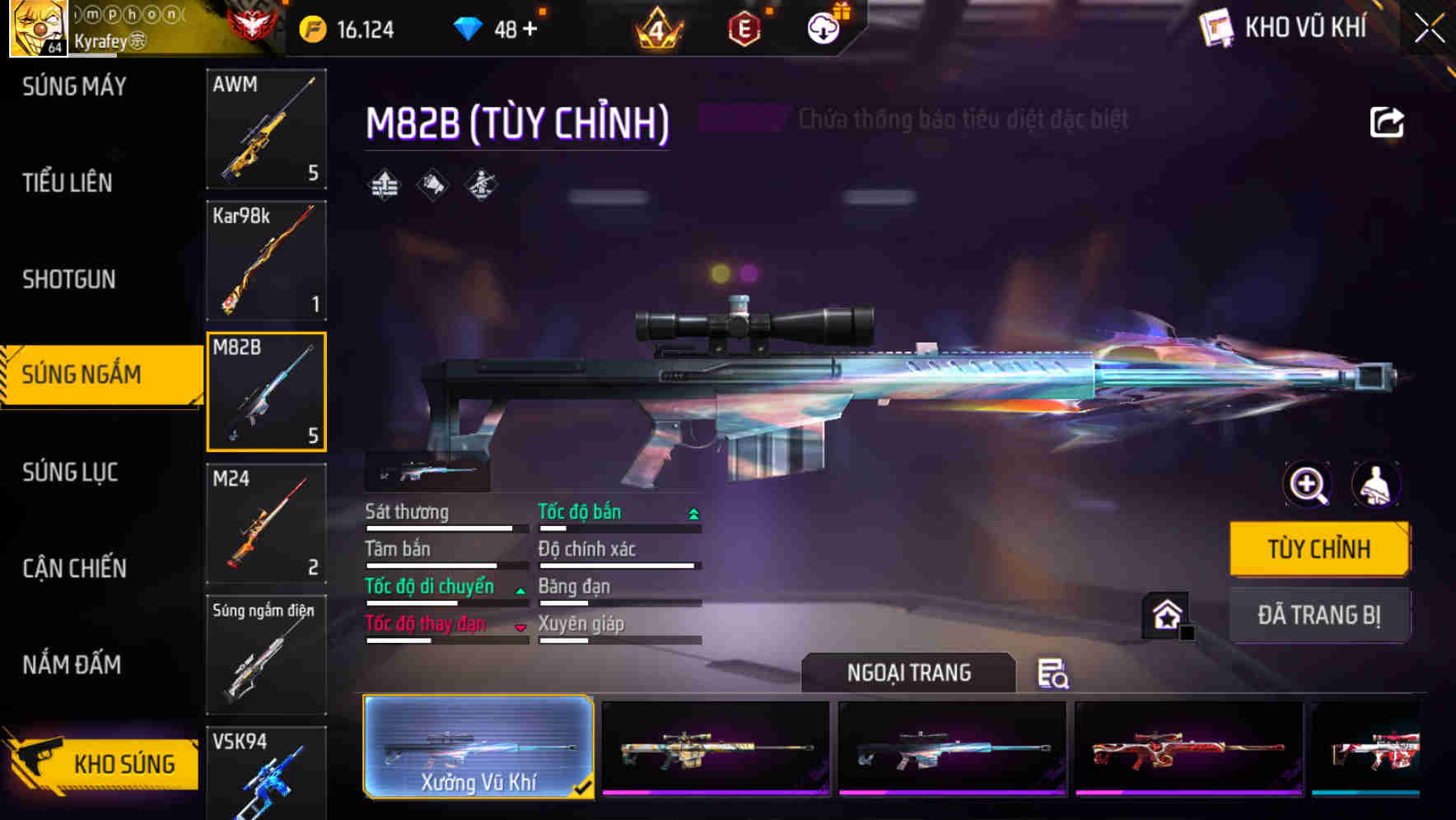Image resolution: width=1456 pixels, height=820 pixels.
Task: Open the share icon near weapon name
Action: pyautogui.click(x=1387, y=122)
